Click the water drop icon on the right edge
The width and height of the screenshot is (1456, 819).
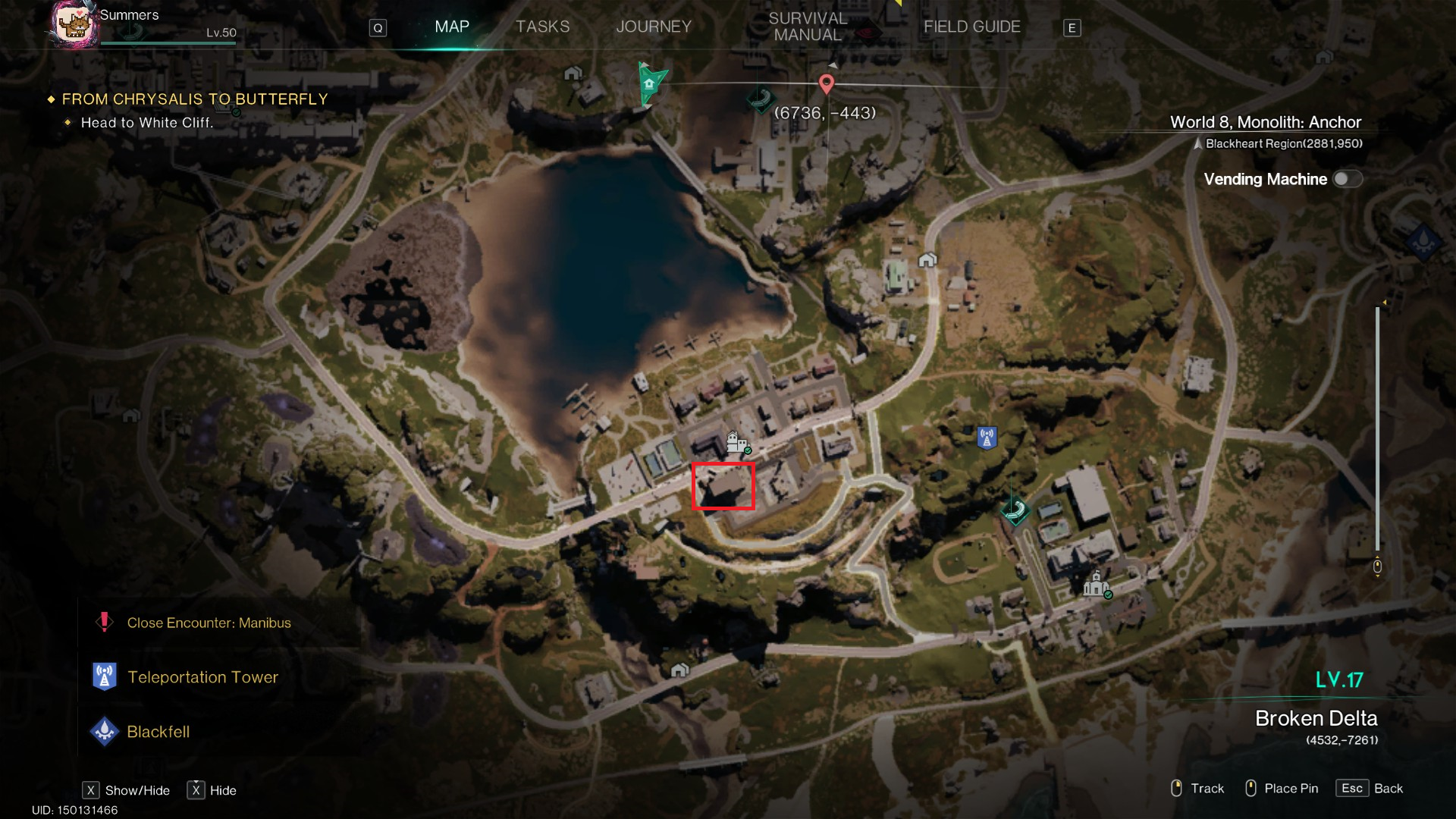point(1424,241)
